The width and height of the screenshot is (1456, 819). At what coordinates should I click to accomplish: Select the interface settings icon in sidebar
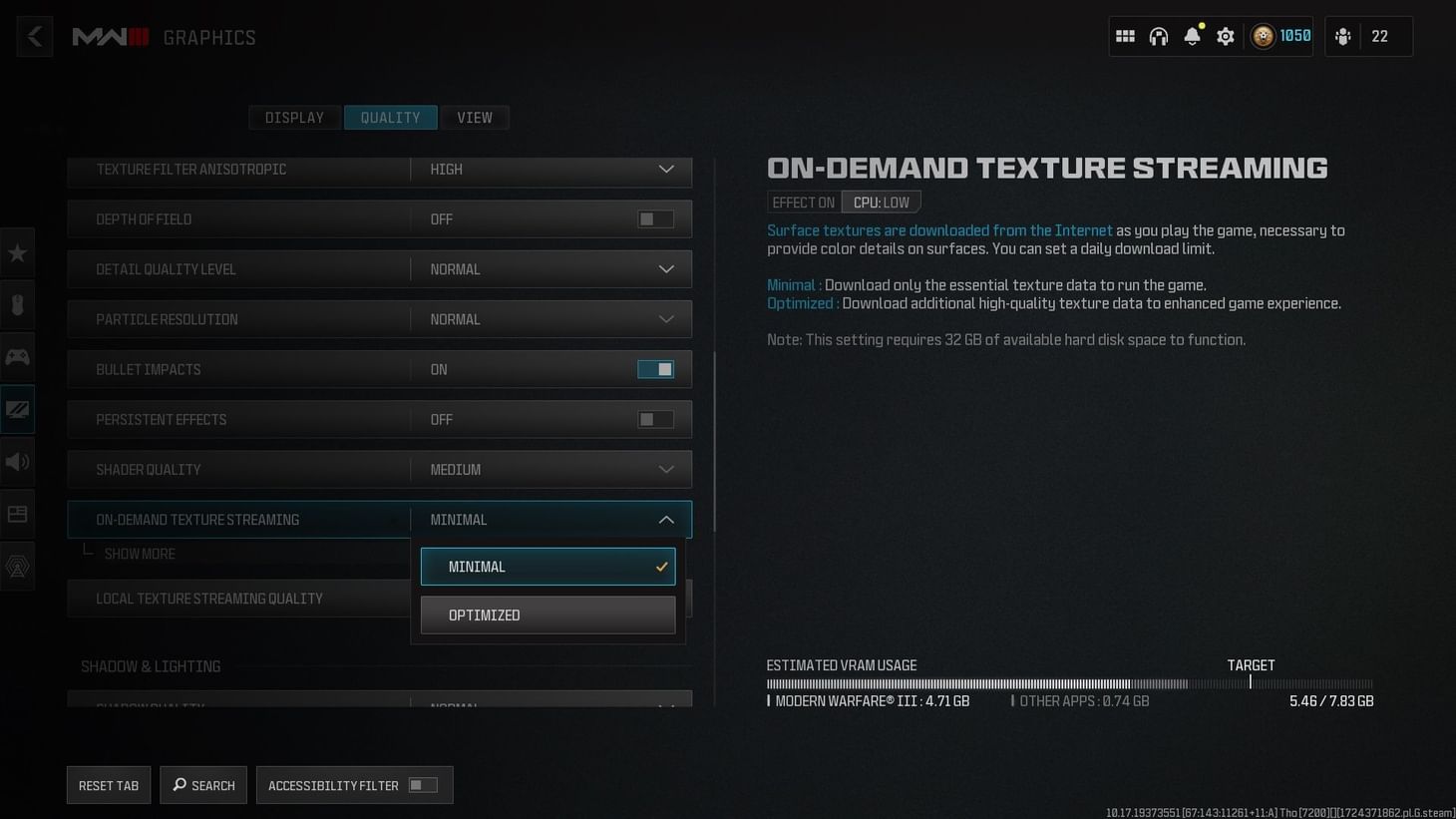coord(17,513)
